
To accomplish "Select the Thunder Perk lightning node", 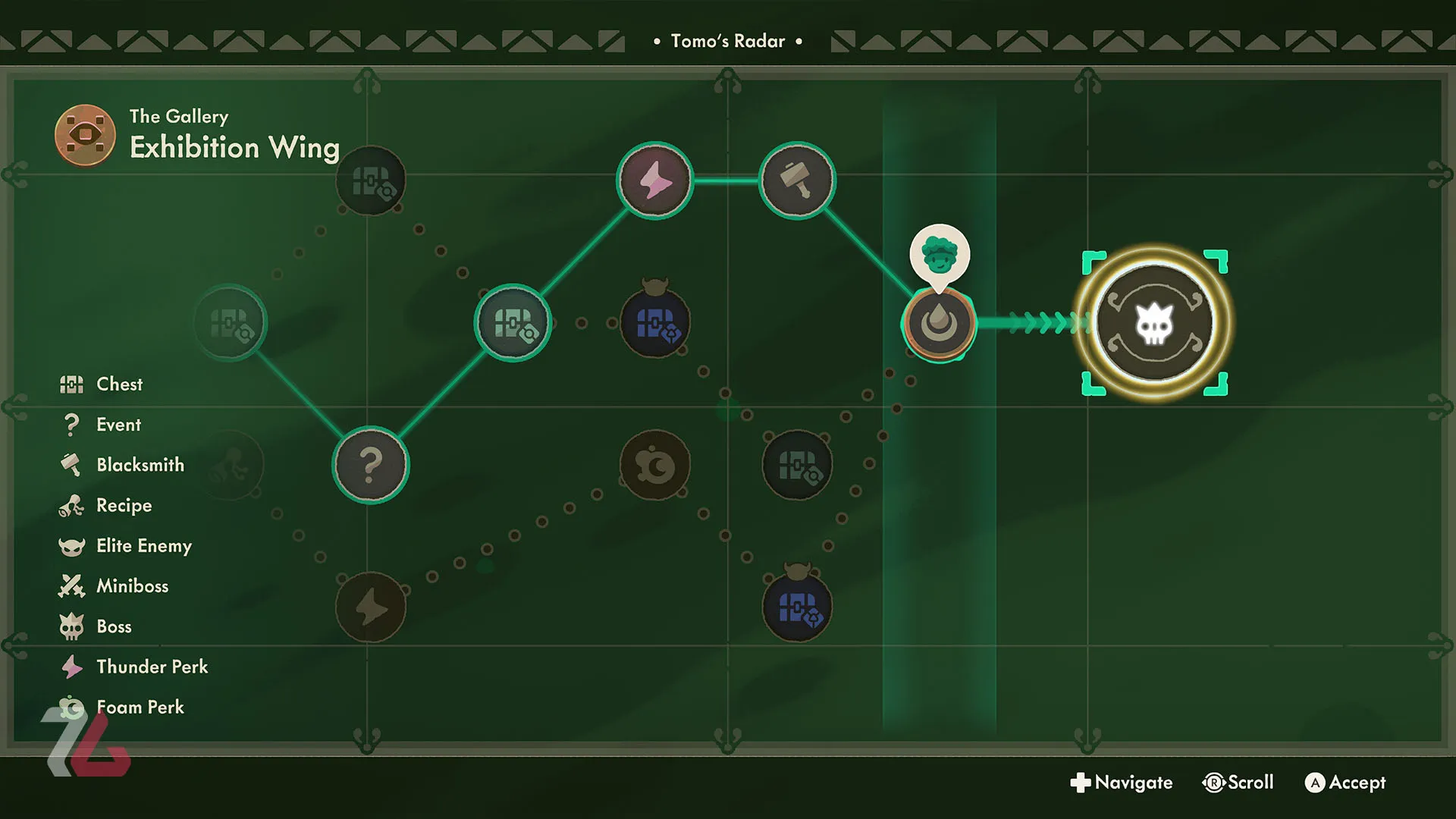I will click(x=654, y=180).
